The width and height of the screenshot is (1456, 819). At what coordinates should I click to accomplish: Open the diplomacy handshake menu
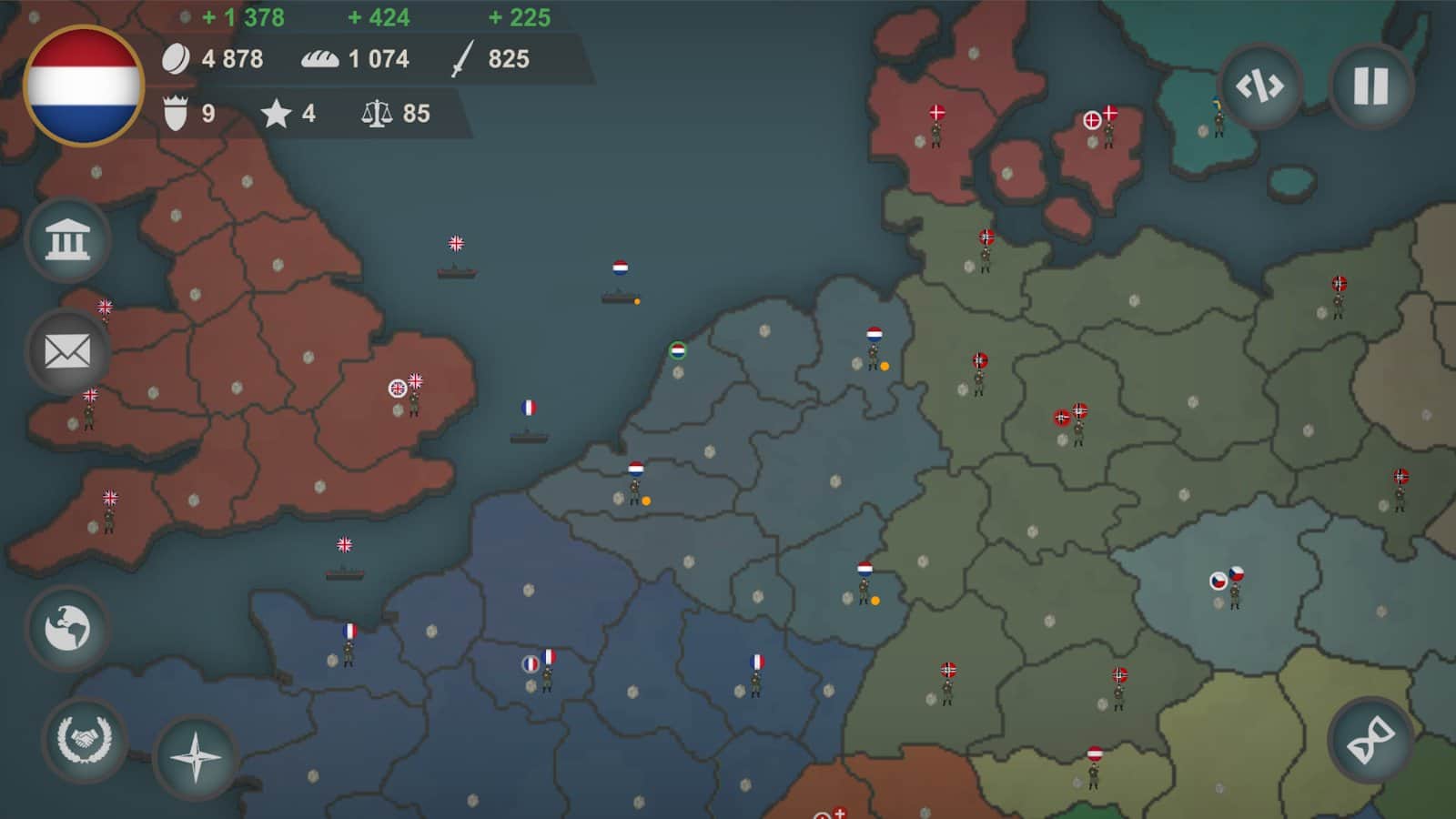point(85,737)
